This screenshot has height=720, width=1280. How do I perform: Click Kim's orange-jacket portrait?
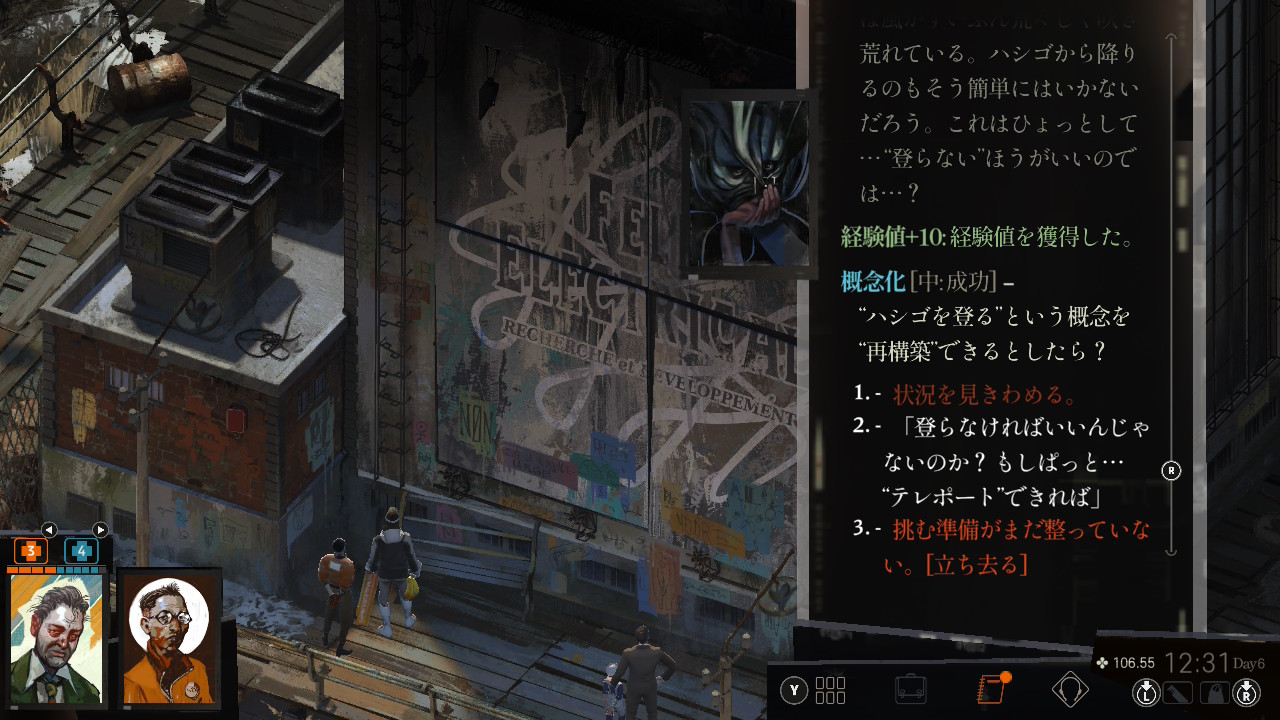[170, 638]
